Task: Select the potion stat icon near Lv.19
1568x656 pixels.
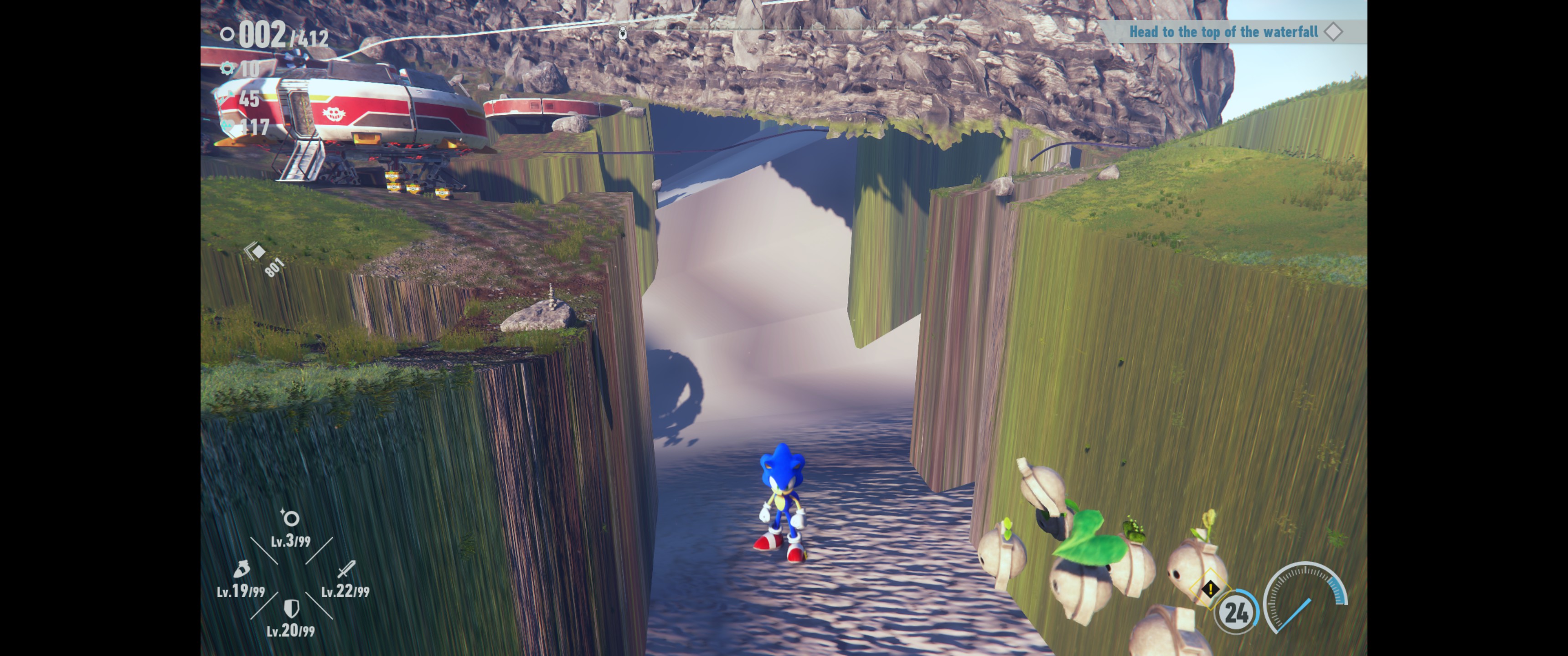Action: (x=242, y=569)
